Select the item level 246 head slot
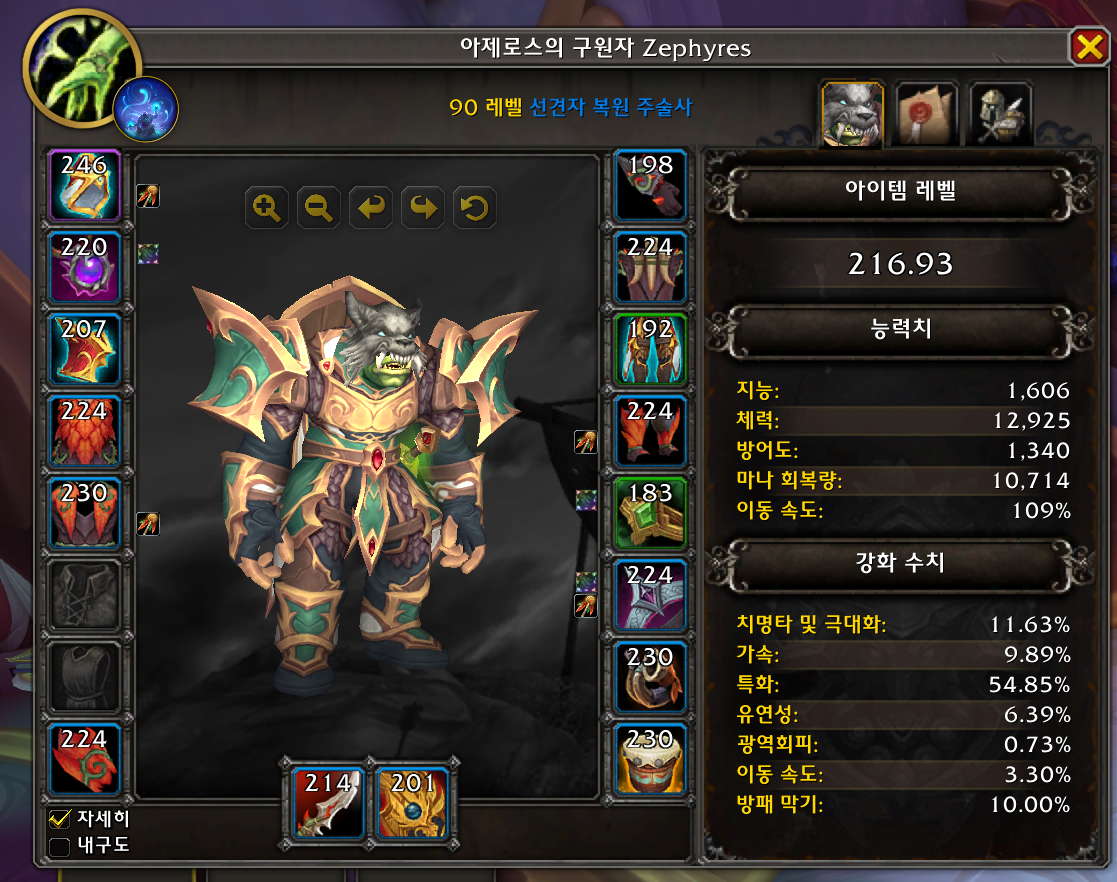Screen dimensions: 1117x882 coord(84,186)
